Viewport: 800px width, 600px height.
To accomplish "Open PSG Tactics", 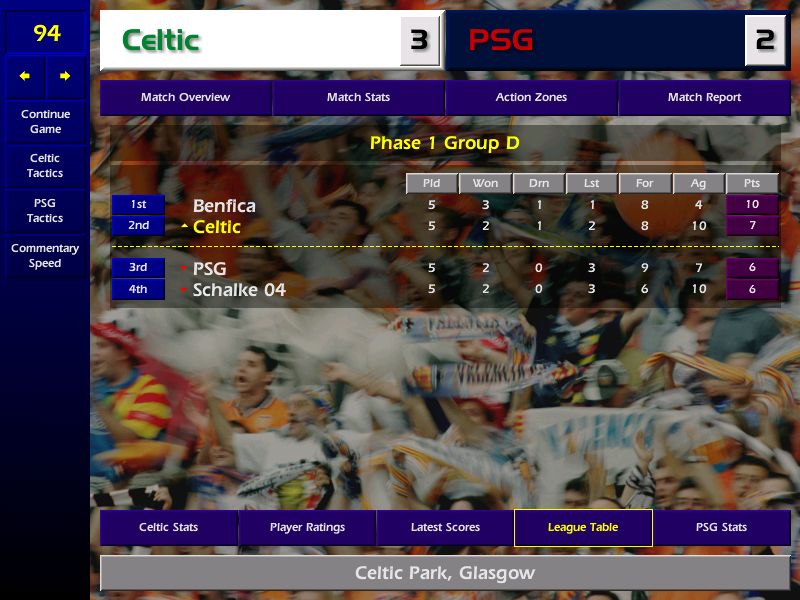I will point(45,211).
